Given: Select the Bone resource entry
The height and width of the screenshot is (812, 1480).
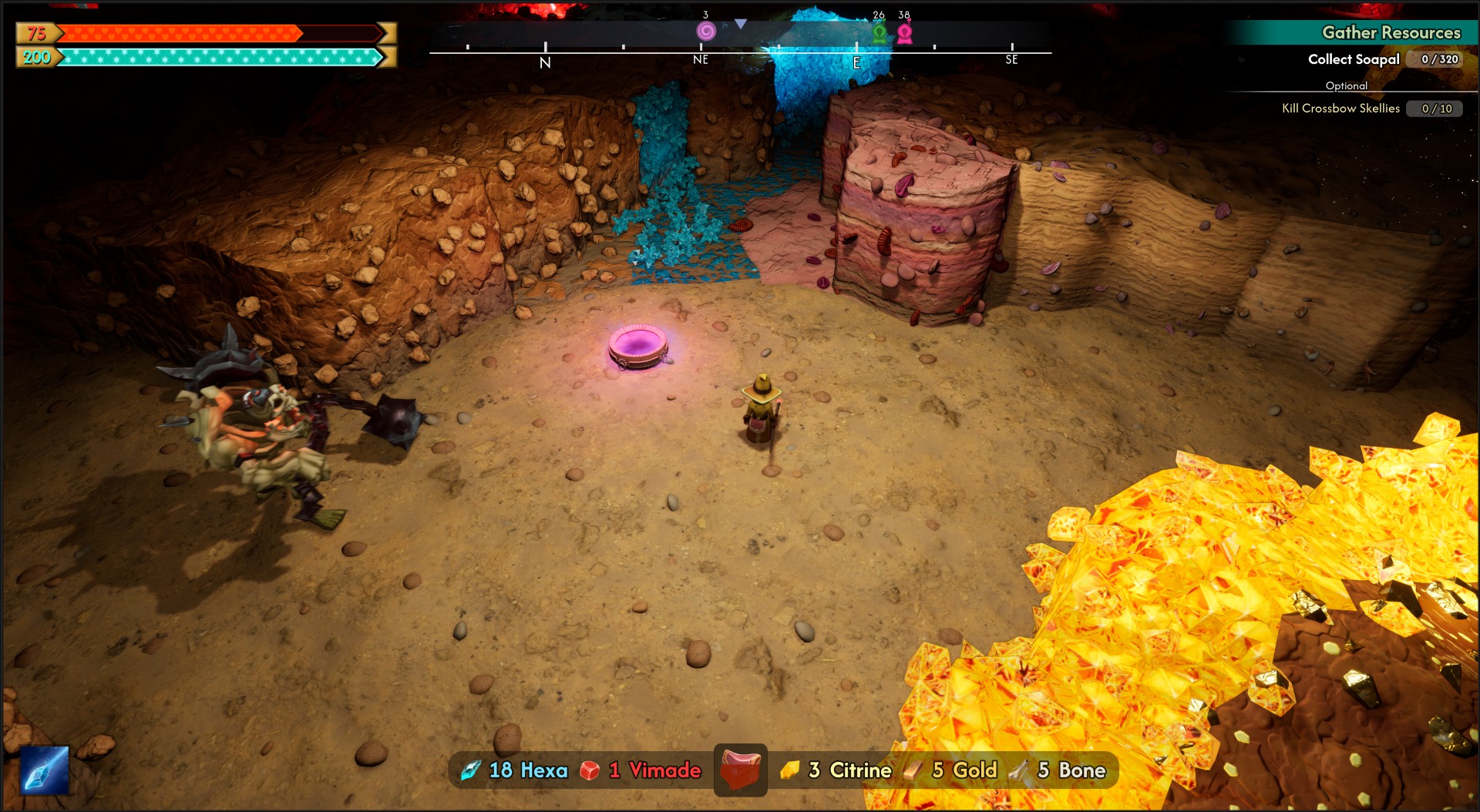Looking at the screenshot, I should tap(1061, 770).
